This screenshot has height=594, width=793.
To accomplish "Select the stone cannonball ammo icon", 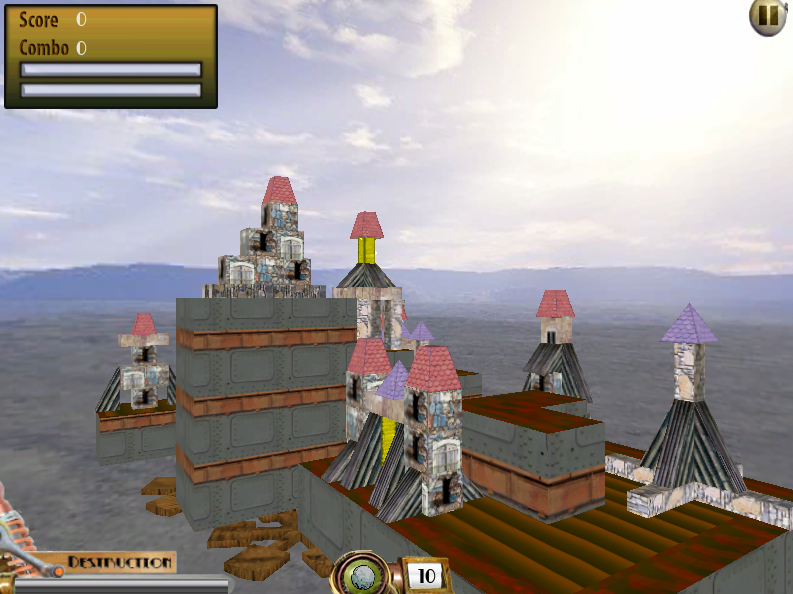I will coord(365,576).
